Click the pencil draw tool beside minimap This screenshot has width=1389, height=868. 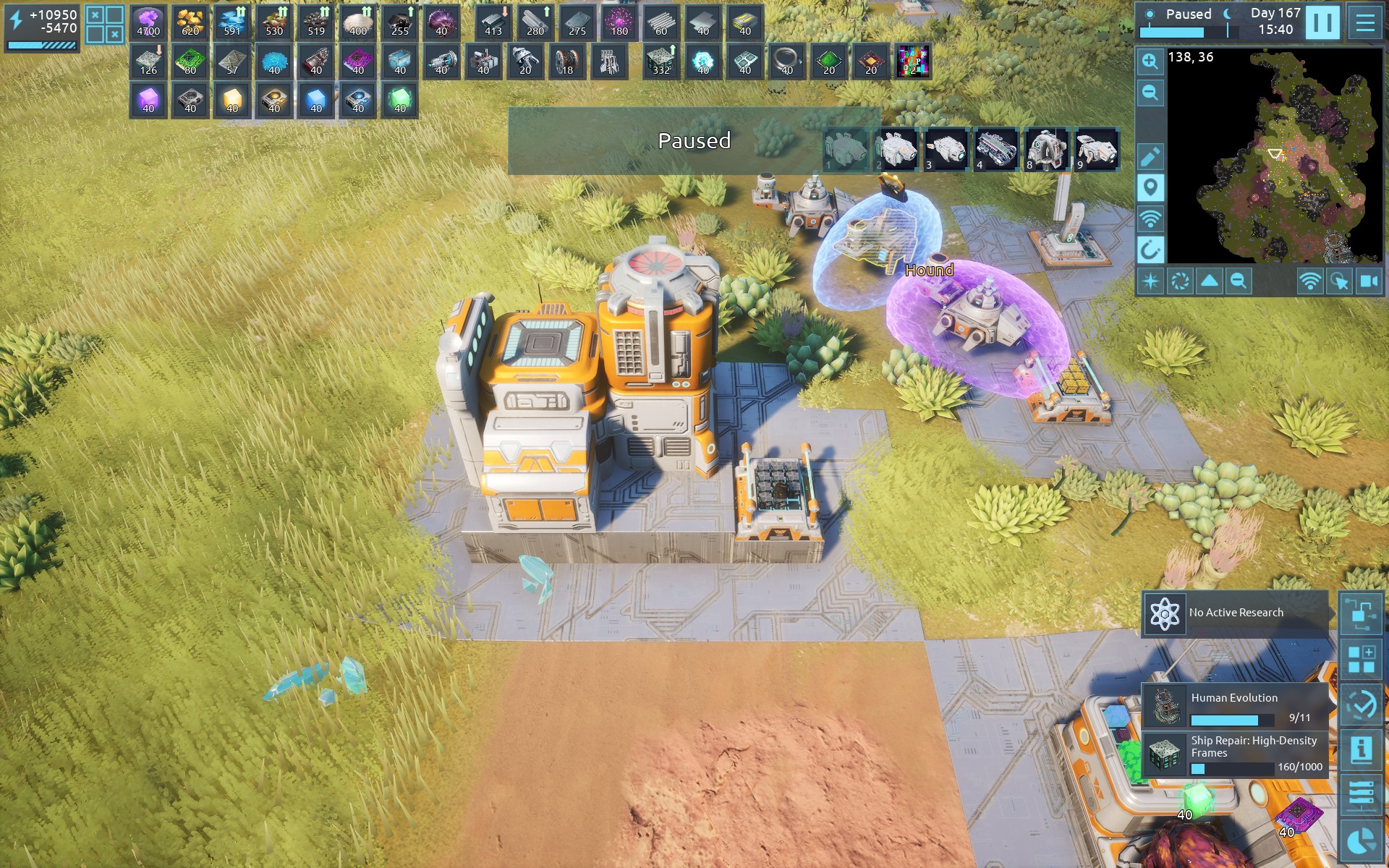tap(1150, 156)
